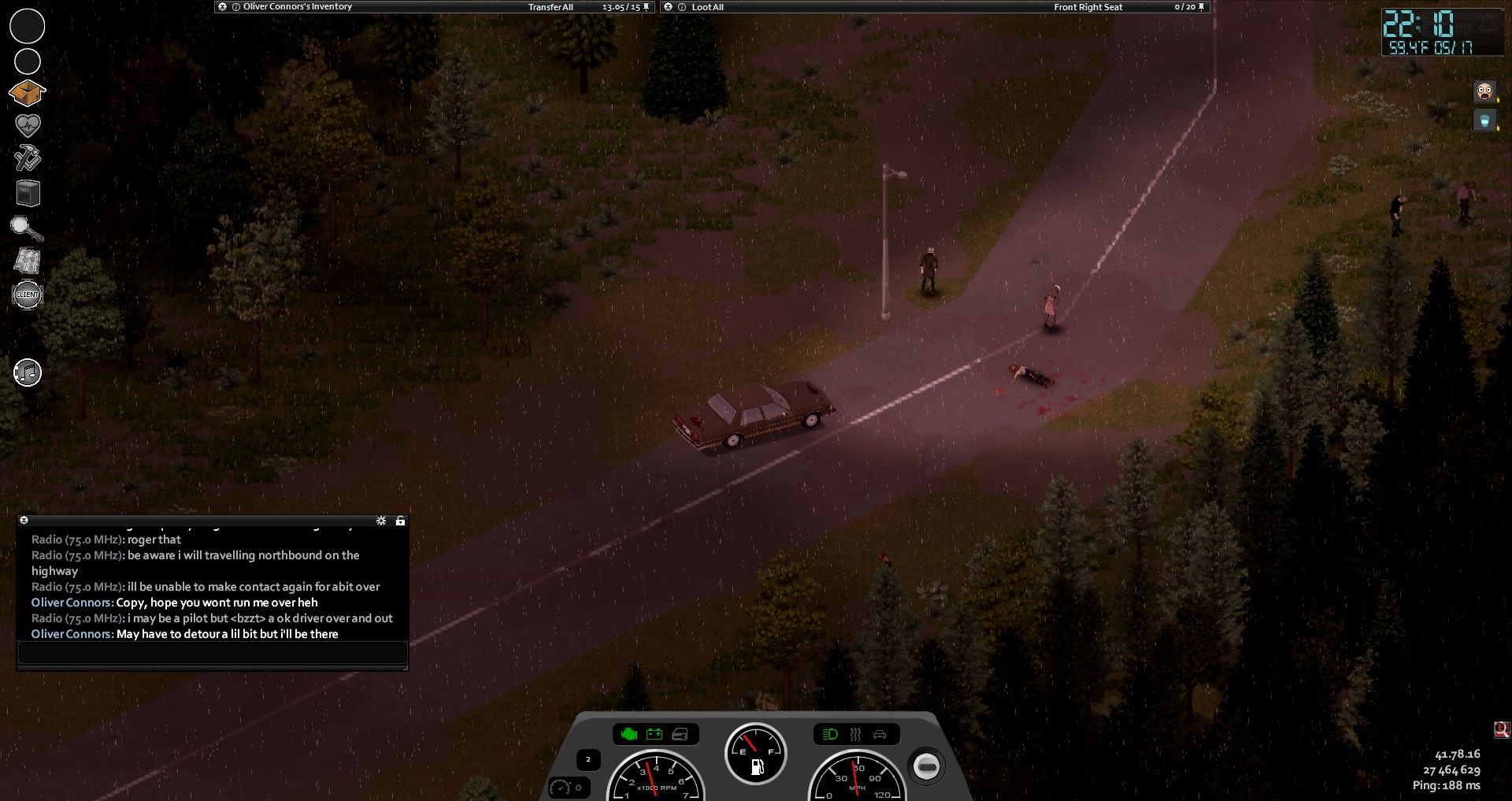Open the music note menu

28,373
